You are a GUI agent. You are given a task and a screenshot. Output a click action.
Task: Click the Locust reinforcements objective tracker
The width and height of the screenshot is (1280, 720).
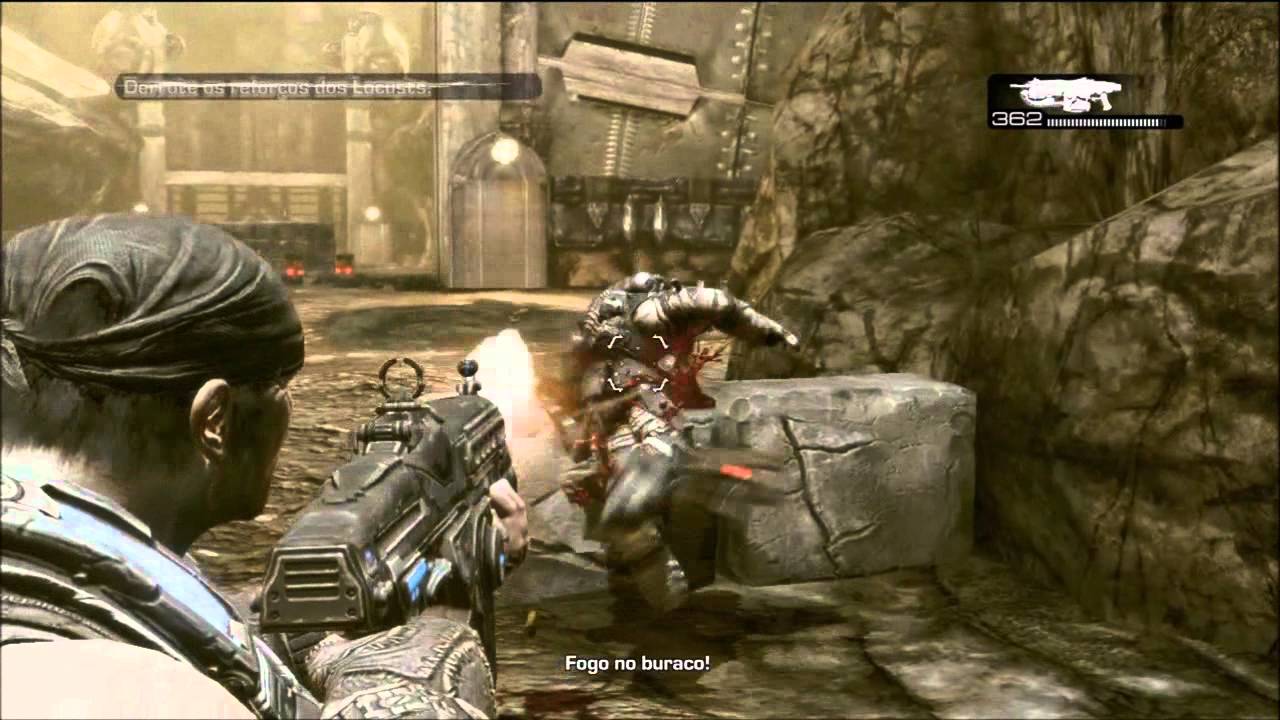coord(327,87)
